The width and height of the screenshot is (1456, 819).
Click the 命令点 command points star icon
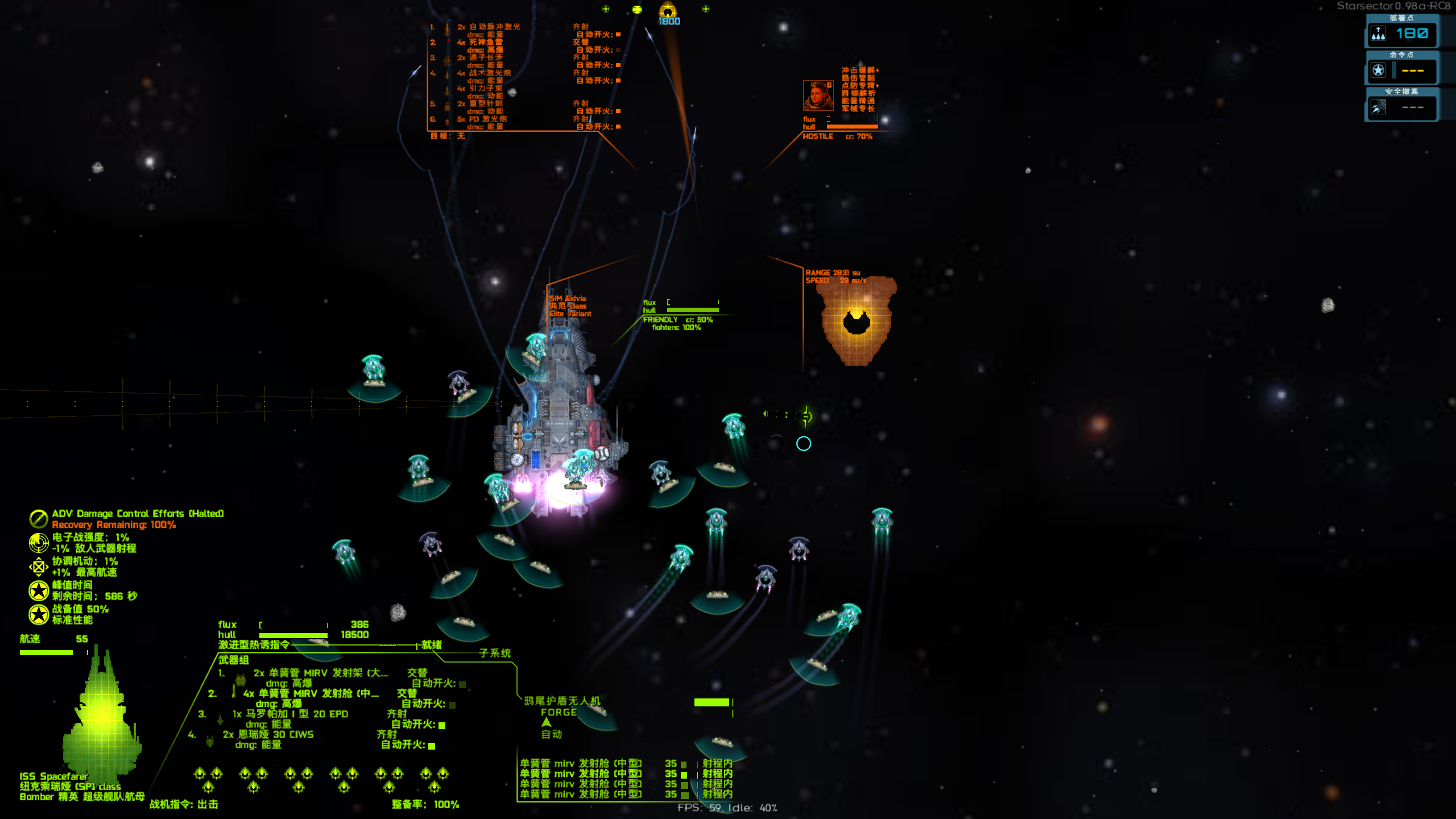(x=1378, y=71)
